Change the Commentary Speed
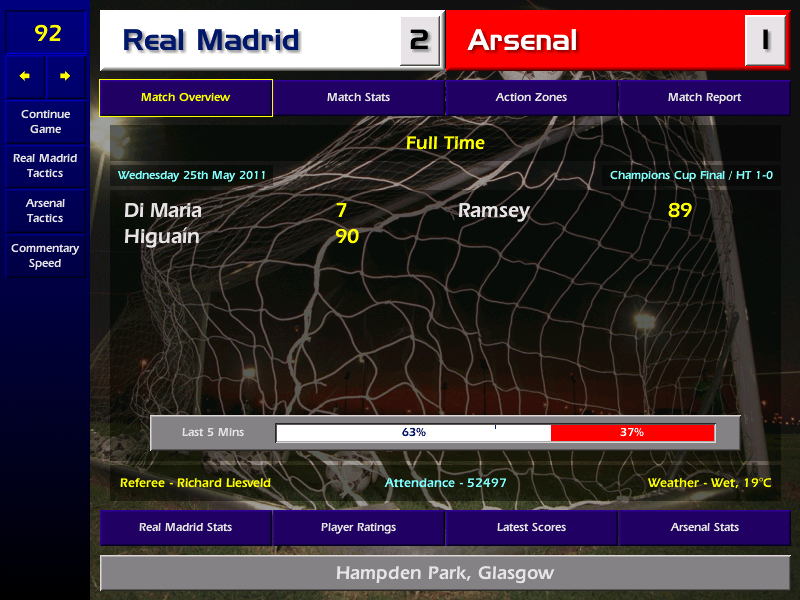 tap(45, 255)
